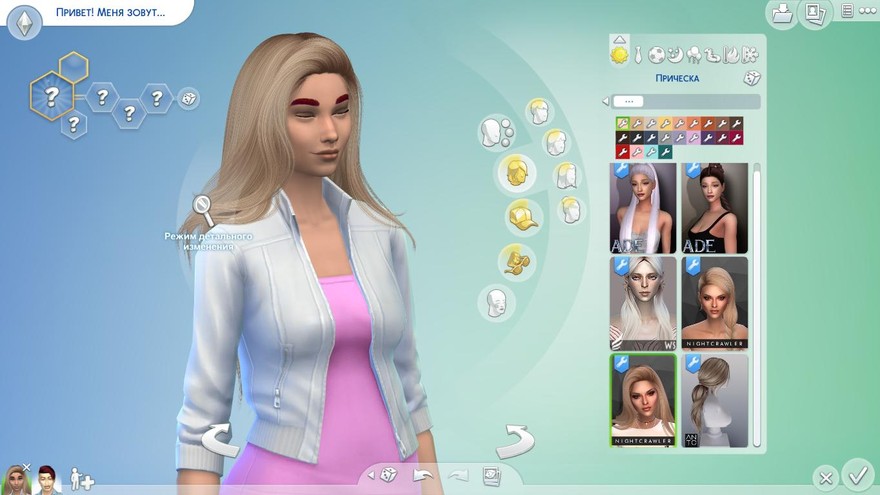Rotate the Sim with the right arrow
Image resolution: width=880 pixels, height=495 pixels.
[515, 441]
